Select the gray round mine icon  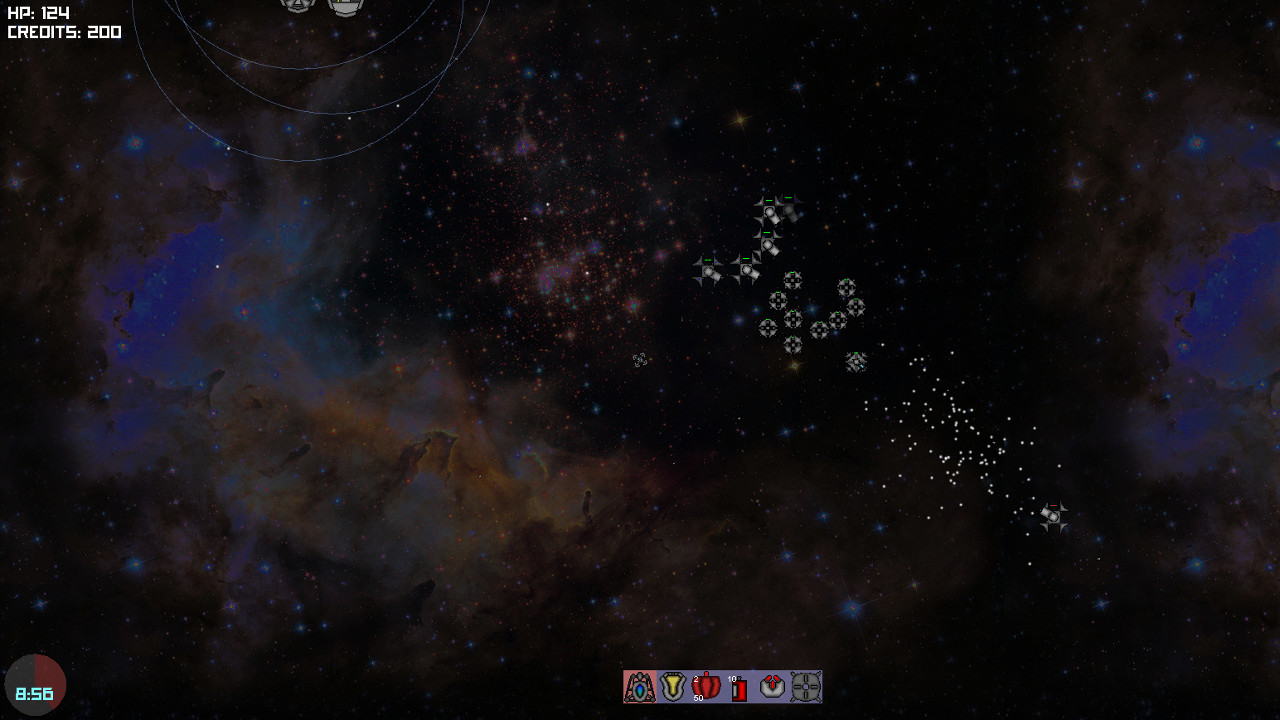coord(806,687)
